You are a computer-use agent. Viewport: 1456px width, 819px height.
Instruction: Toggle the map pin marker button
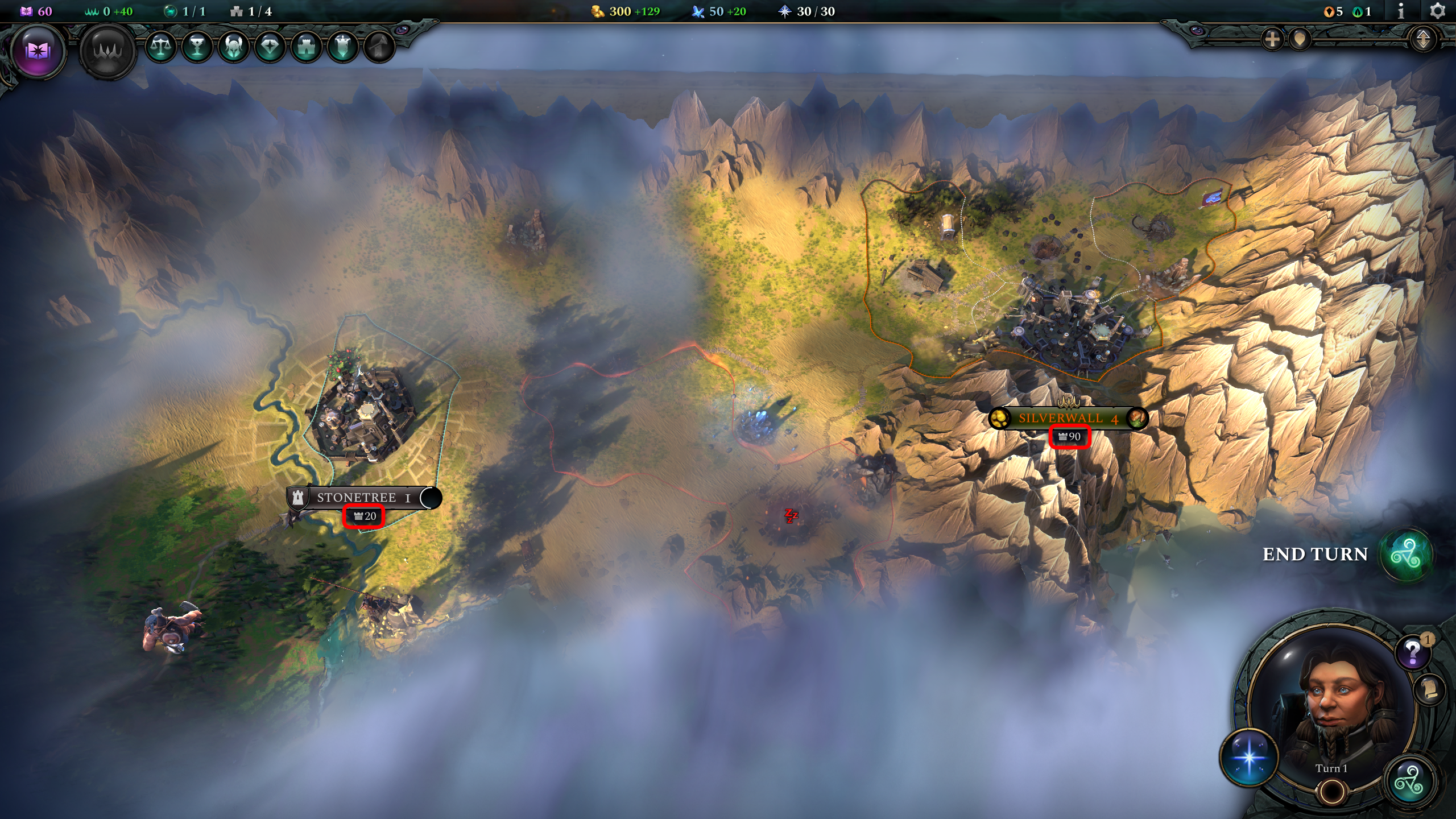point(1300,39)
